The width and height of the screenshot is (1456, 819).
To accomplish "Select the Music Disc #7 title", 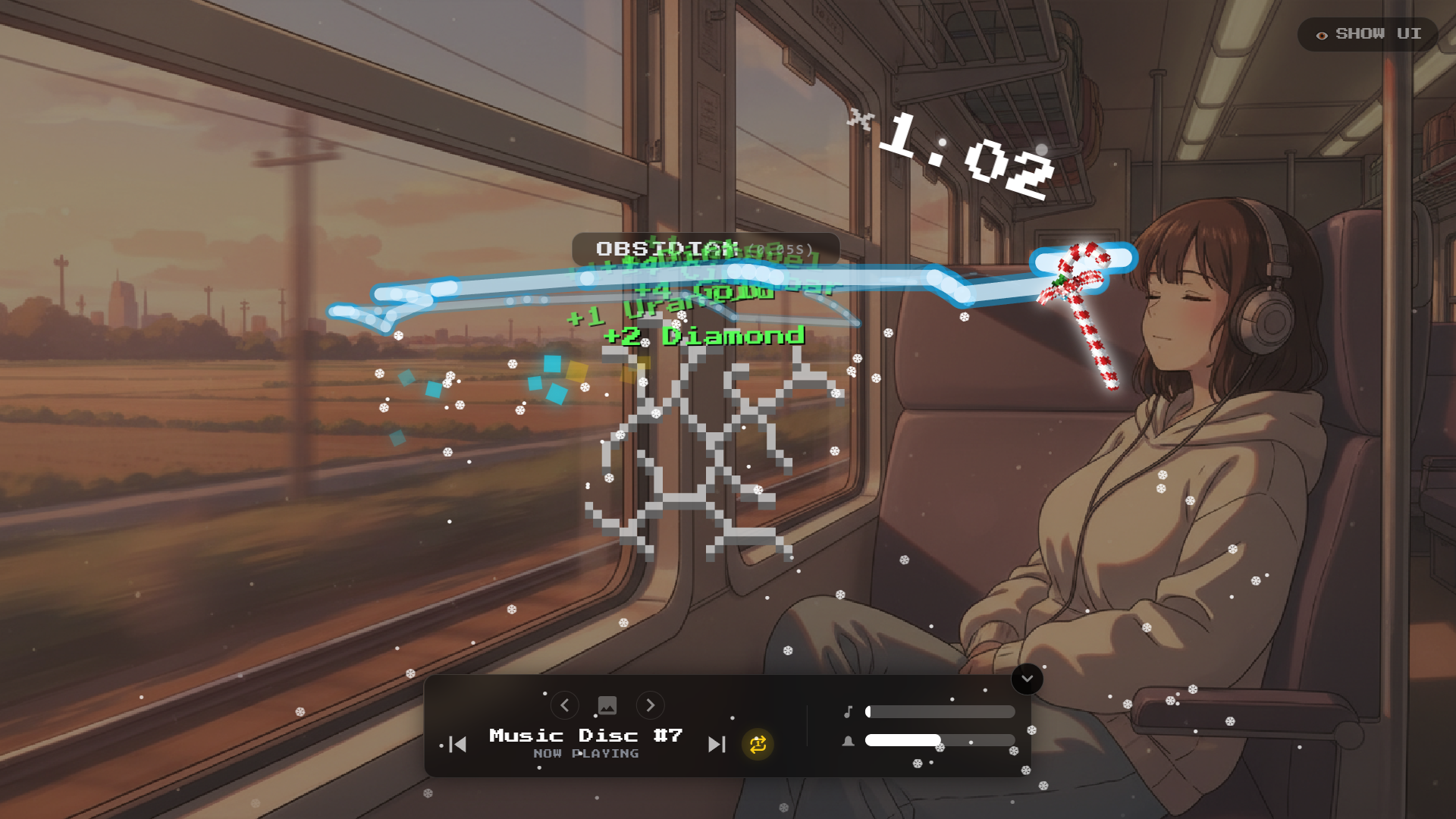I will pyautogui.click(x=585, y=734).
